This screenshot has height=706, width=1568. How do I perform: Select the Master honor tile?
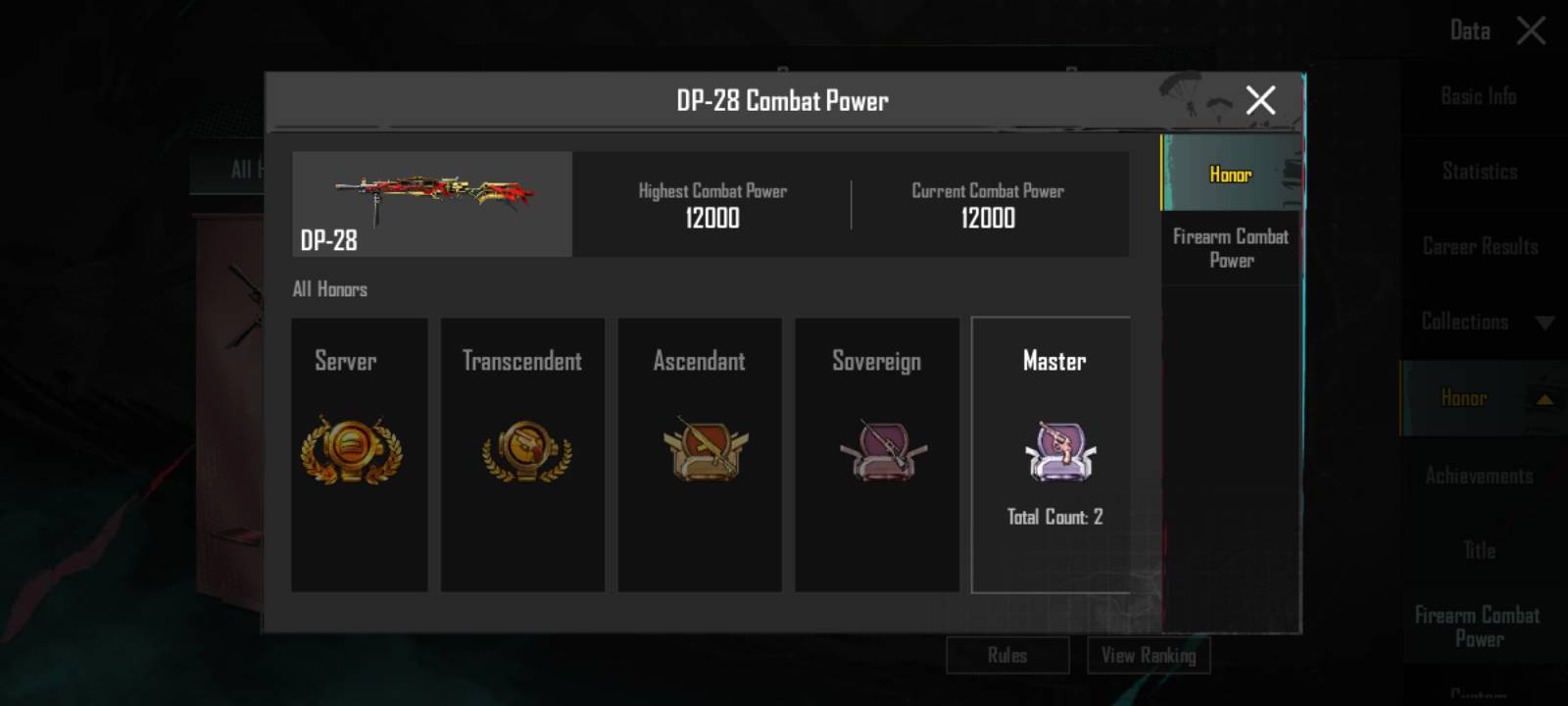[1051, 454]
